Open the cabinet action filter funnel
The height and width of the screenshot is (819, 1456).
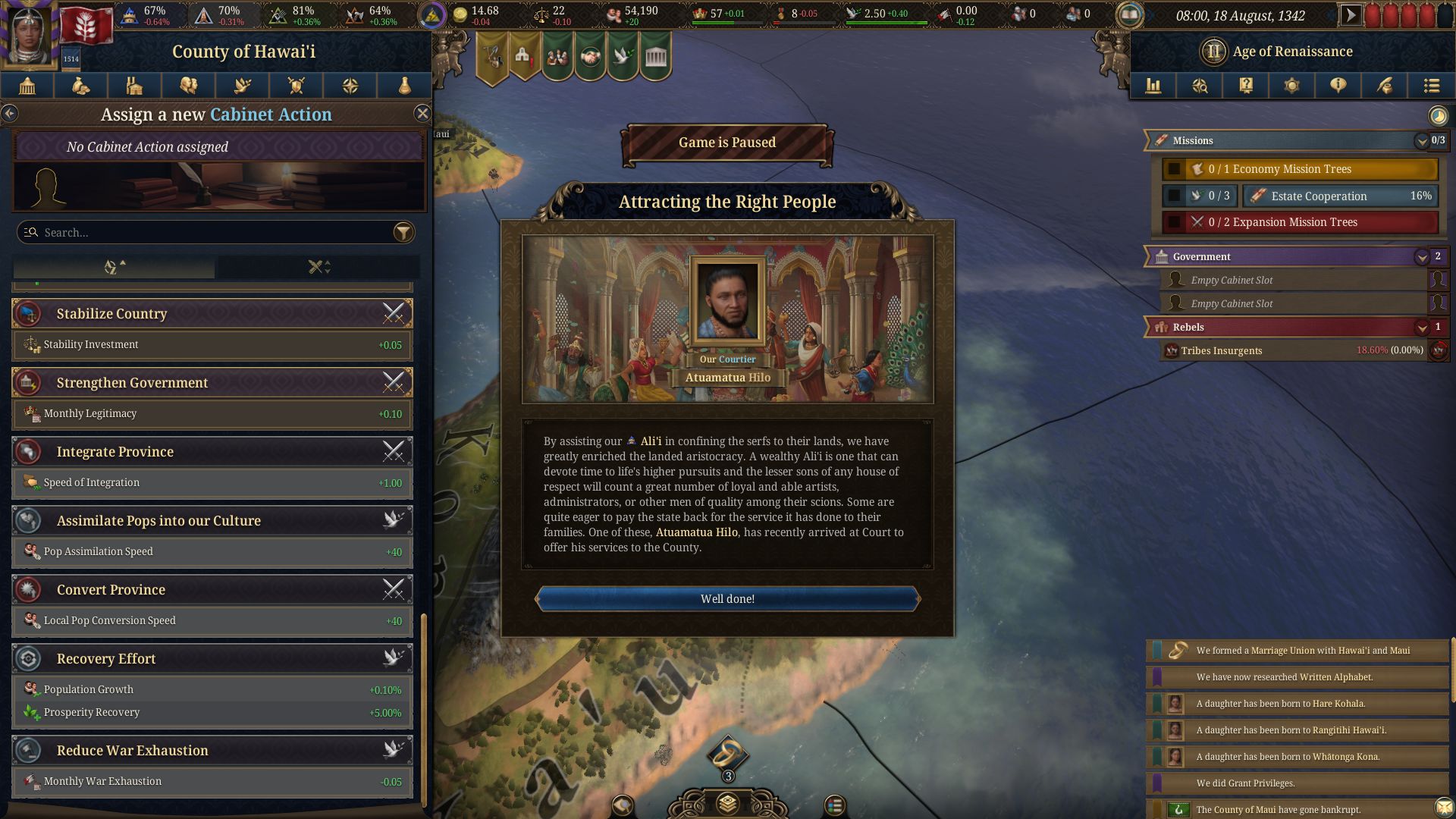coord(403,233)
